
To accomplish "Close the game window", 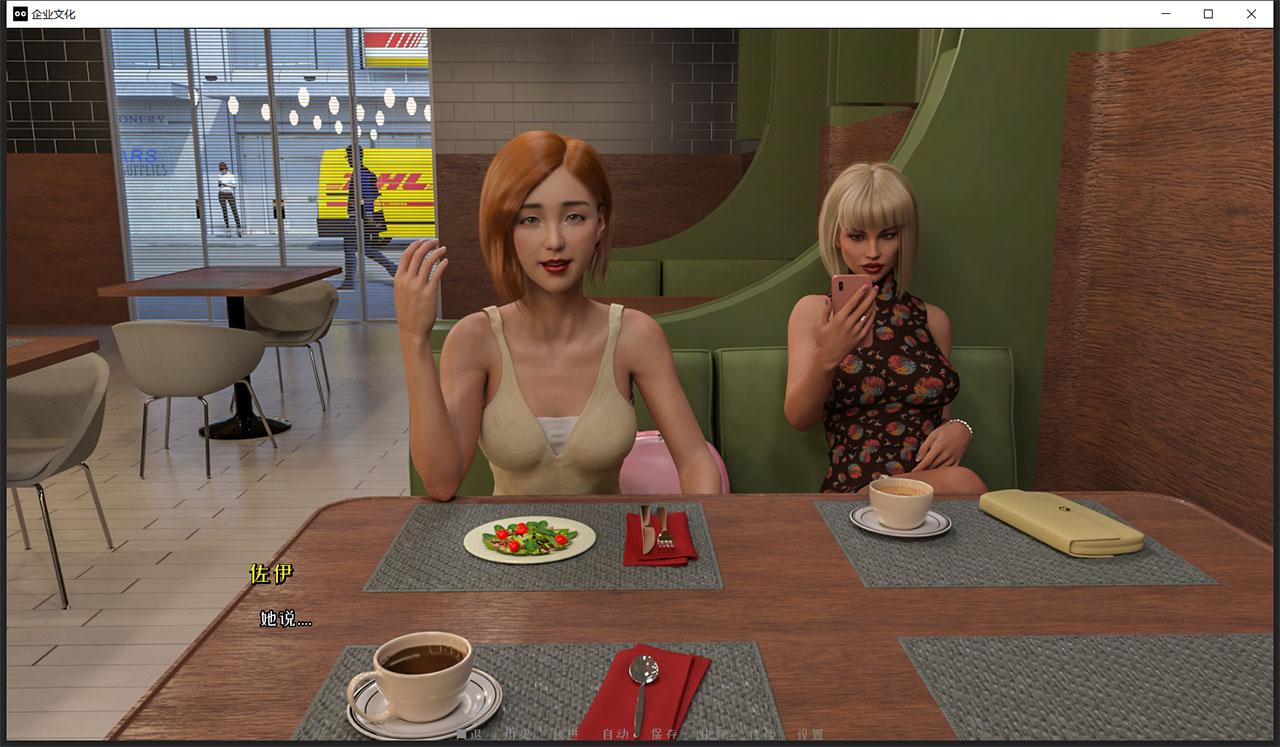I will [1251, 14].
